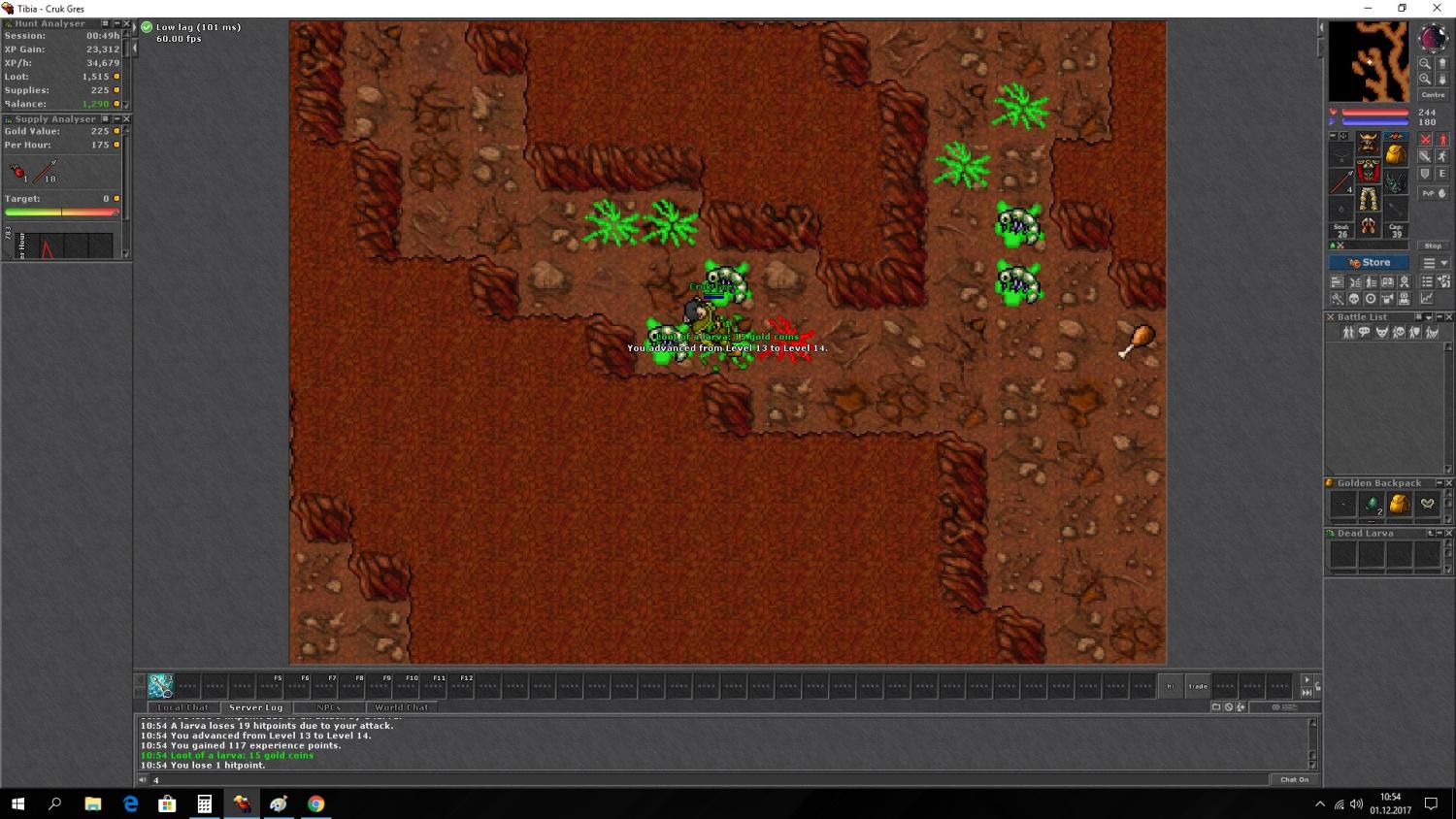Open Chrome from the Windows taskbar
Viewport: 1456px width, 819px height.
[x=315, y=803]
